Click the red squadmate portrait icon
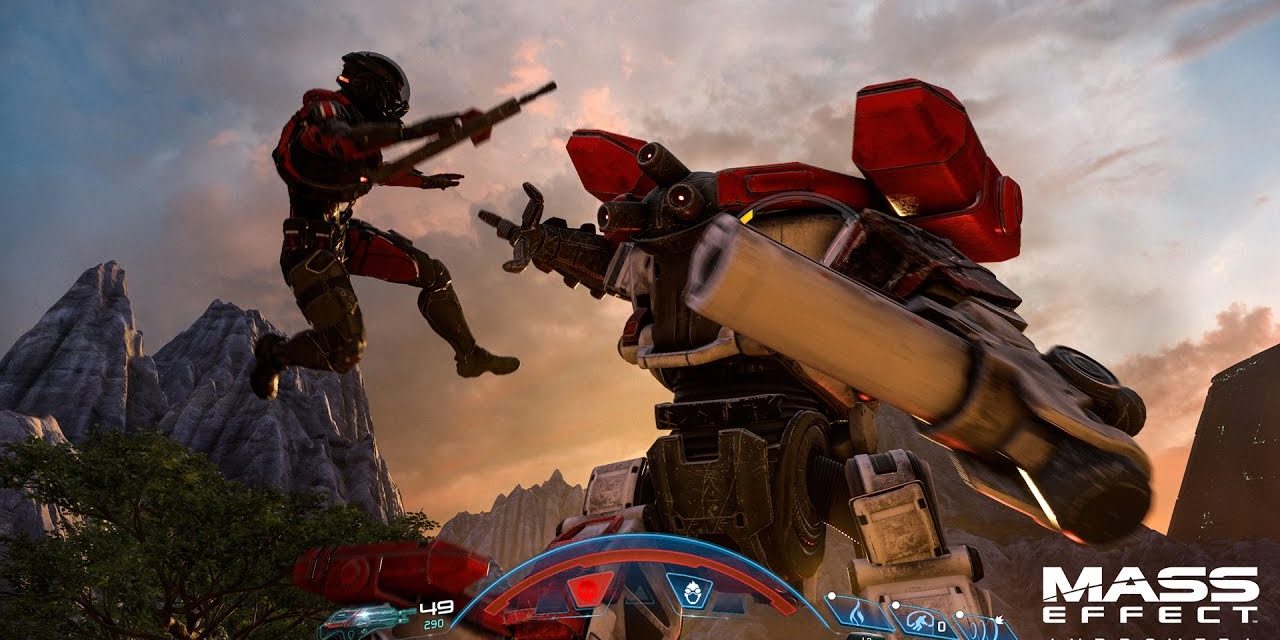 coord(589,589)
